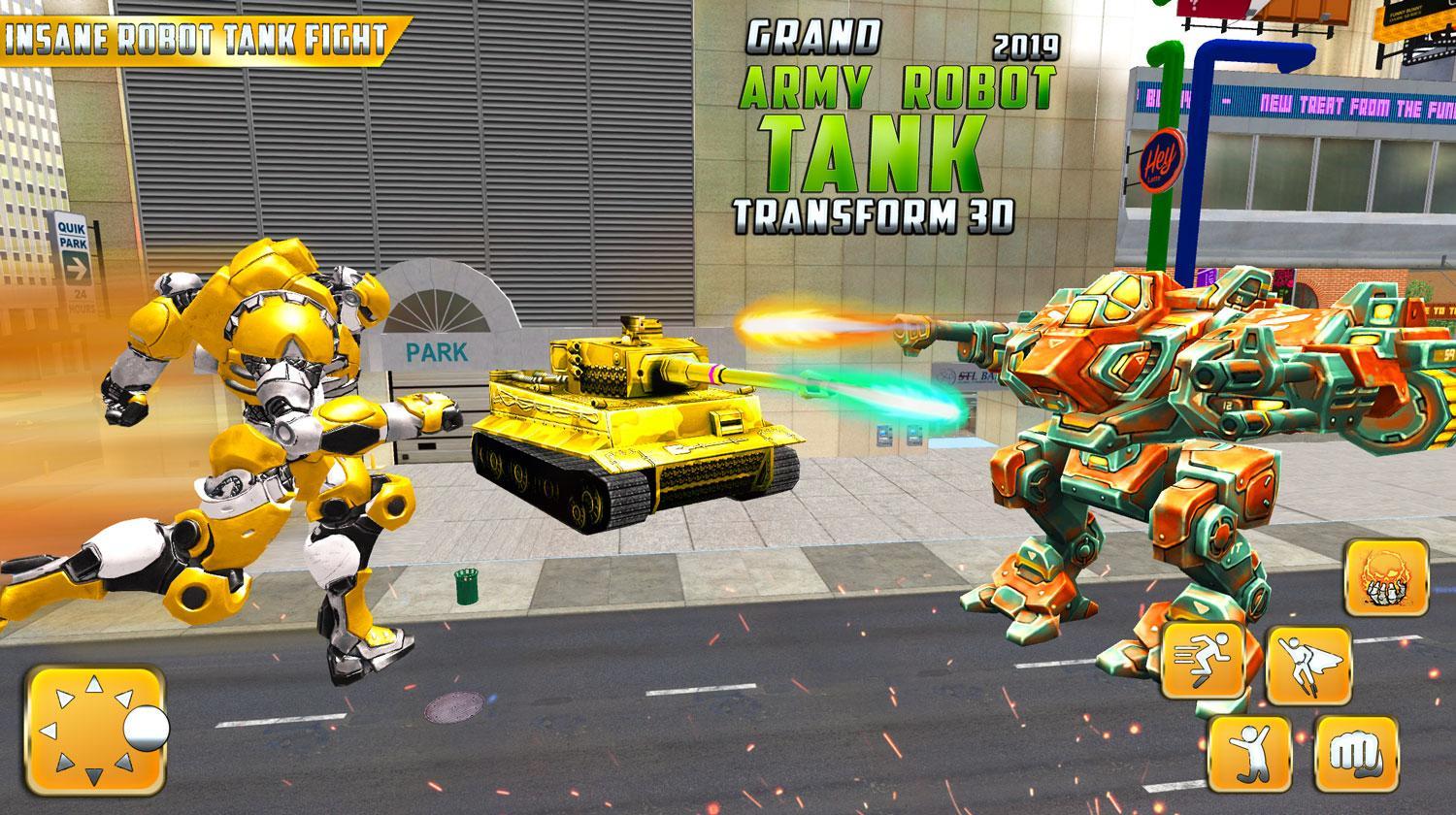Select the Insane Robot Tank Fight banner

[x=194, y=36]
